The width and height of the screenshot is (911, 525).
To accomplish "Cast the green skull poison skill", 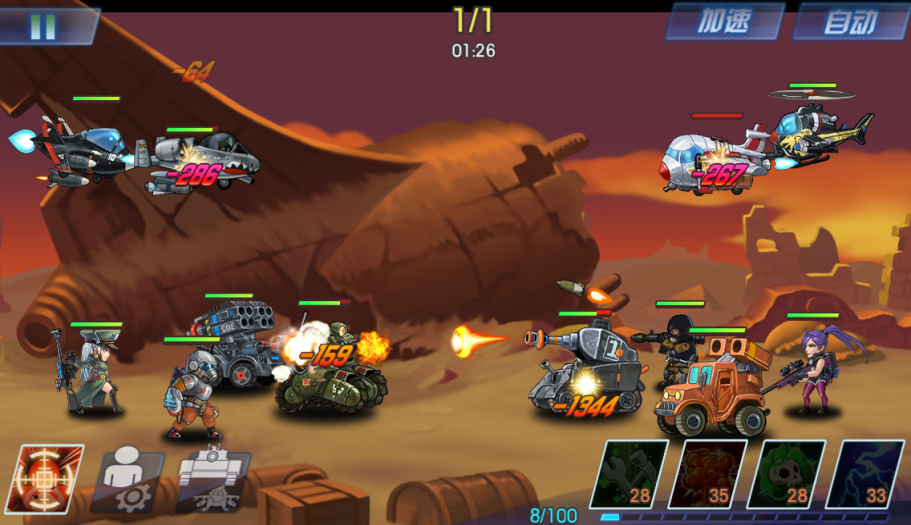I will (x=786, y=474).
